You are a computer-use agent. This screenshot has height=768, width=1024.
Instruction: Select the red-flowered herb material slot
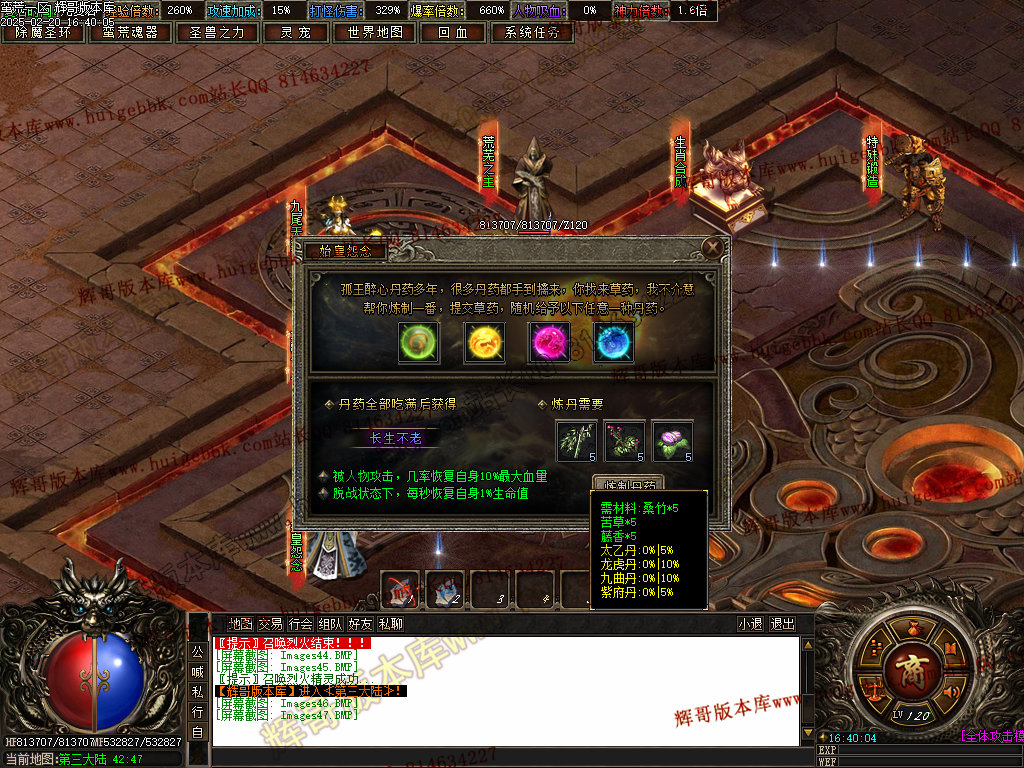624,441
